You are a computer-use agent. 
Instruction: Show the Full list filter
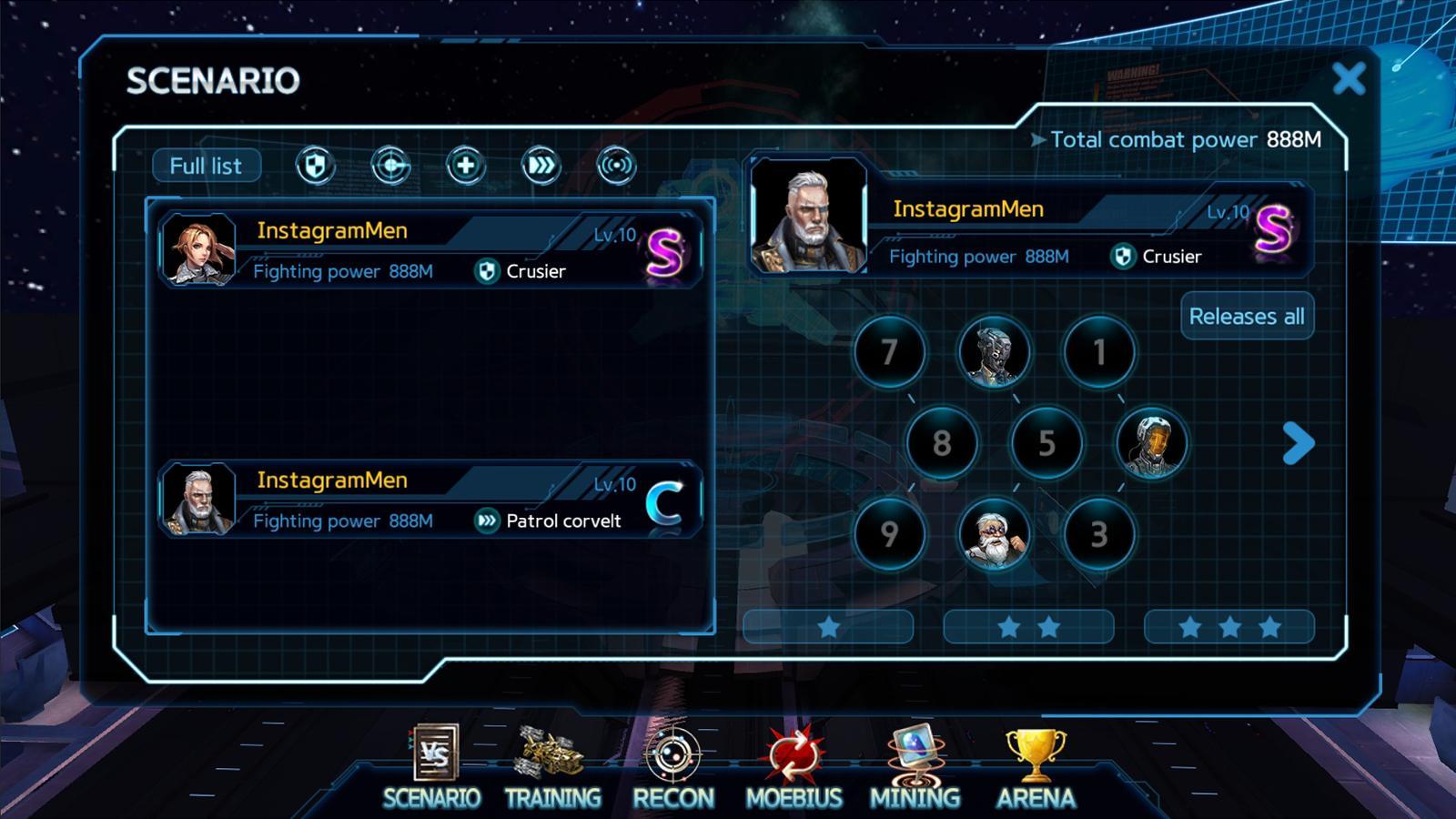click(x=206, y=166)
